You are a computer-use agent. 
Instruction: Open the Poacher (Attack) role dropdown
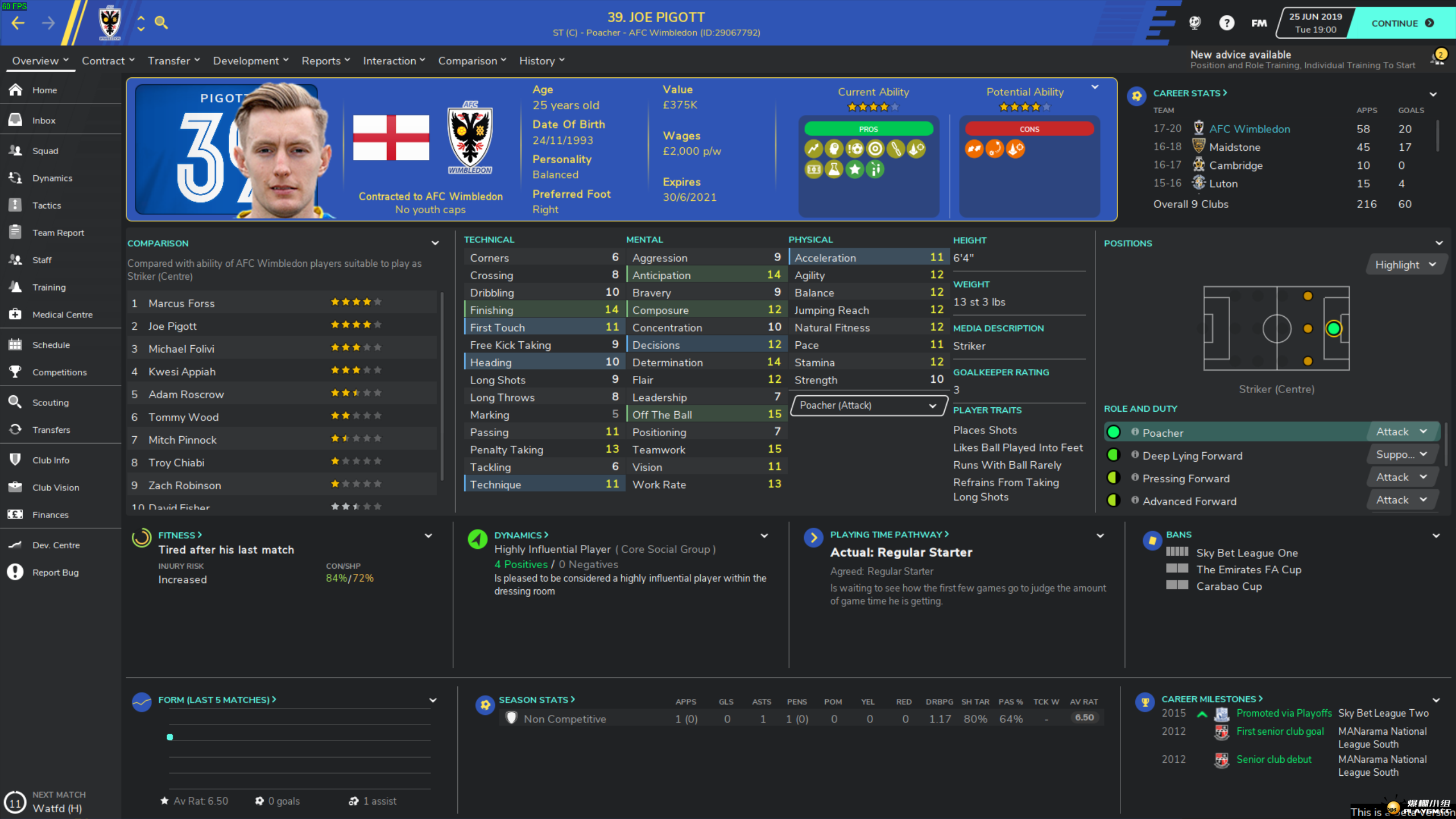868,406
